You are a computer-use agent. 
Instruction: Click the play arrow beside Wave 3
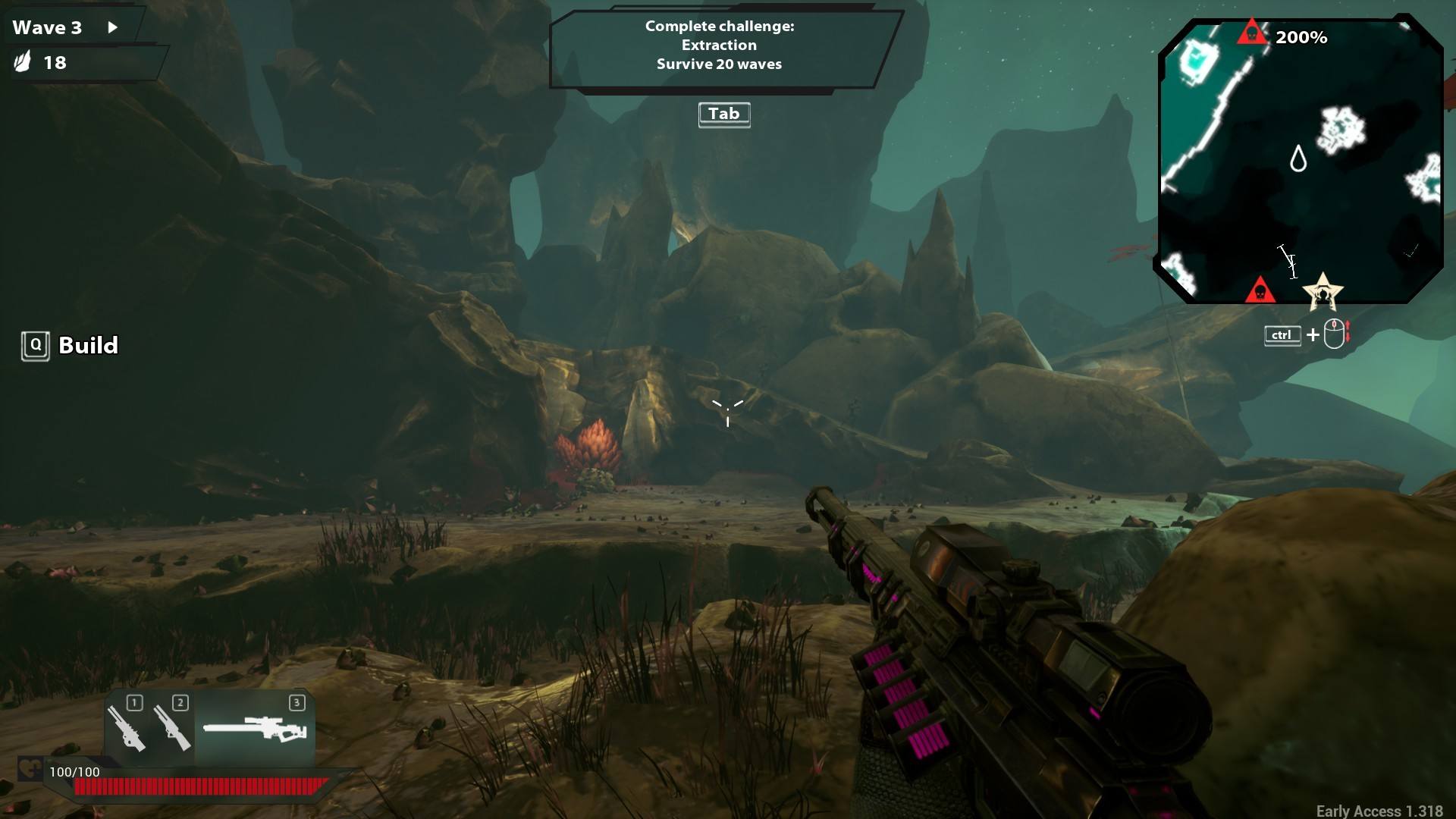[x=113, y=27]
